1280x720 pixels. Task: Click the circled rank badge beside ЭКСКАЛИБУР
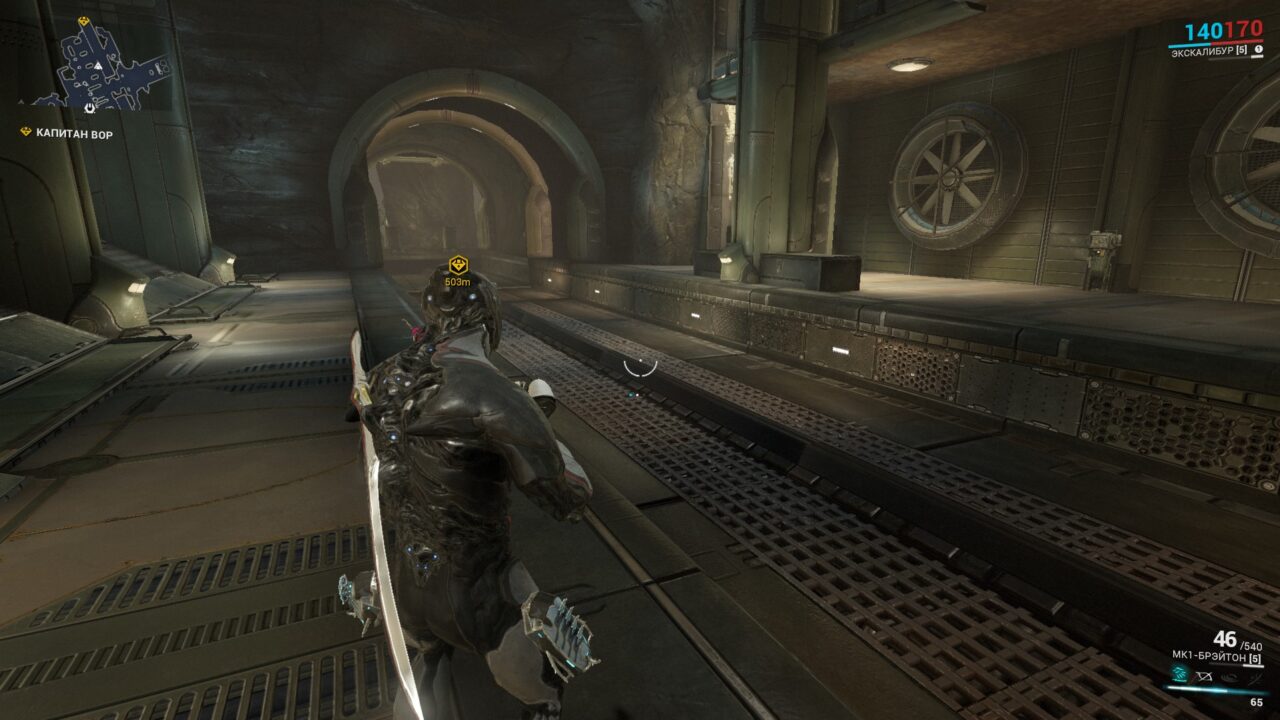[1259, 49]
